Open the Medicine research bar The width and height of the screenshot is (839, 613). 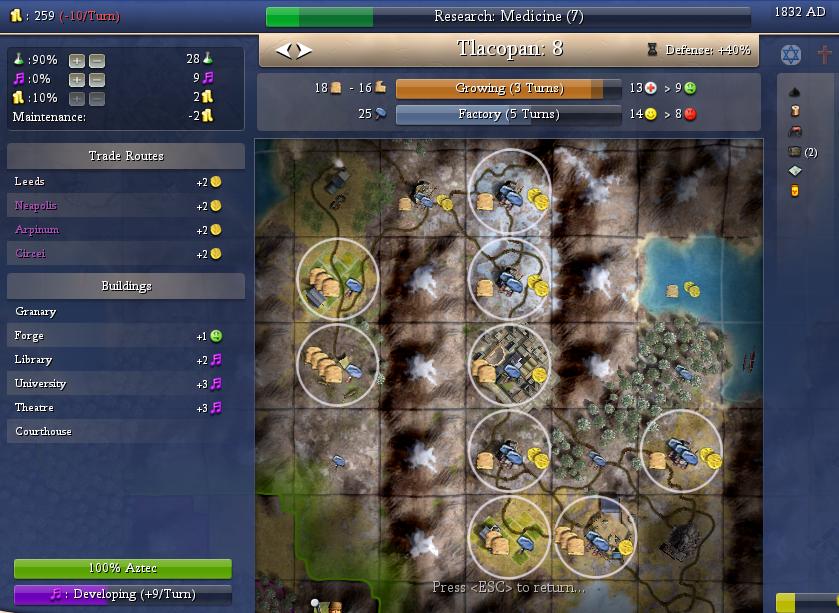(x=508, y=17)
